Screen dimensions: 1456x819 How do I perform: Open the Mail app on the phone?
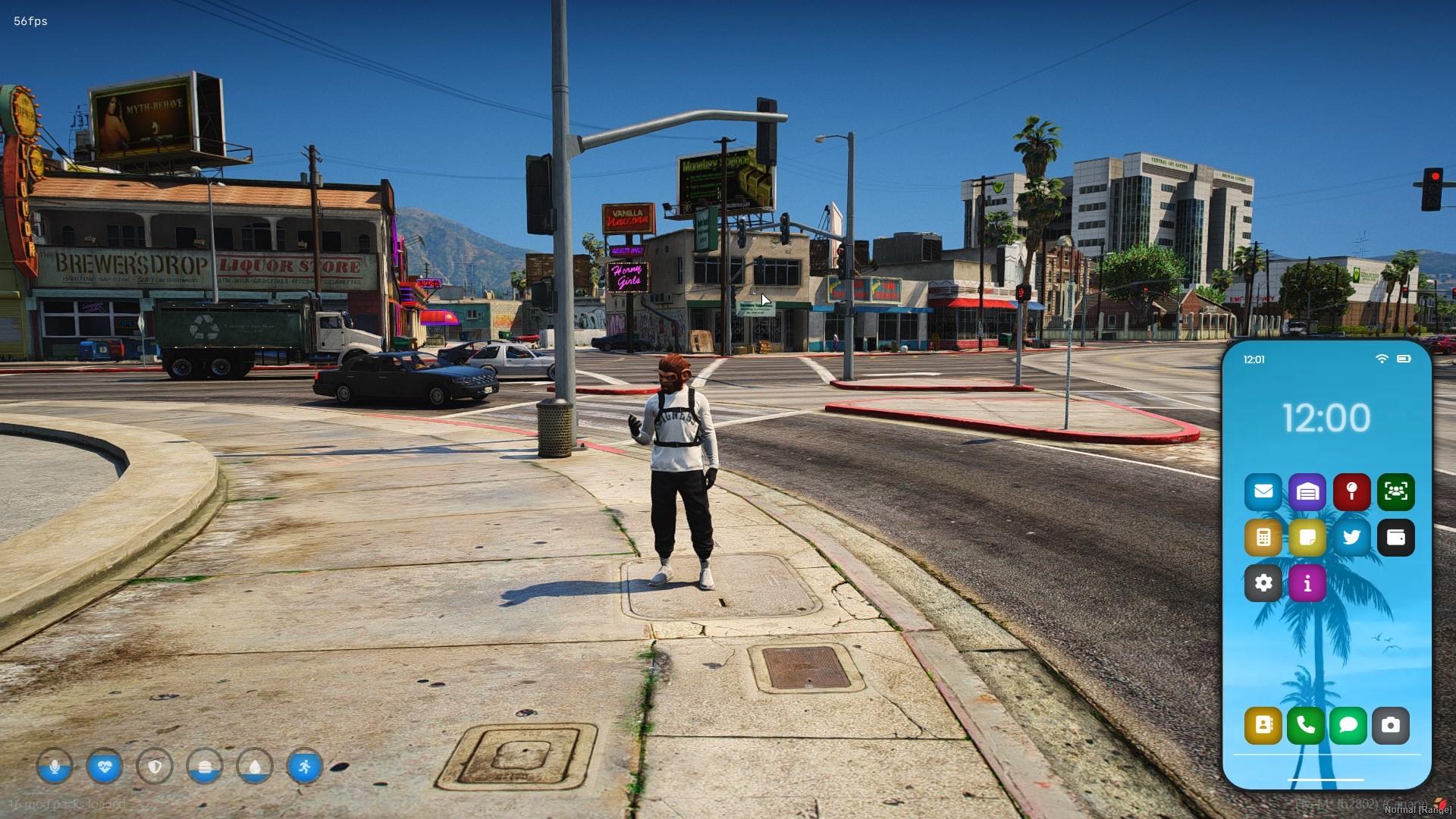[x=1263, y=492]
